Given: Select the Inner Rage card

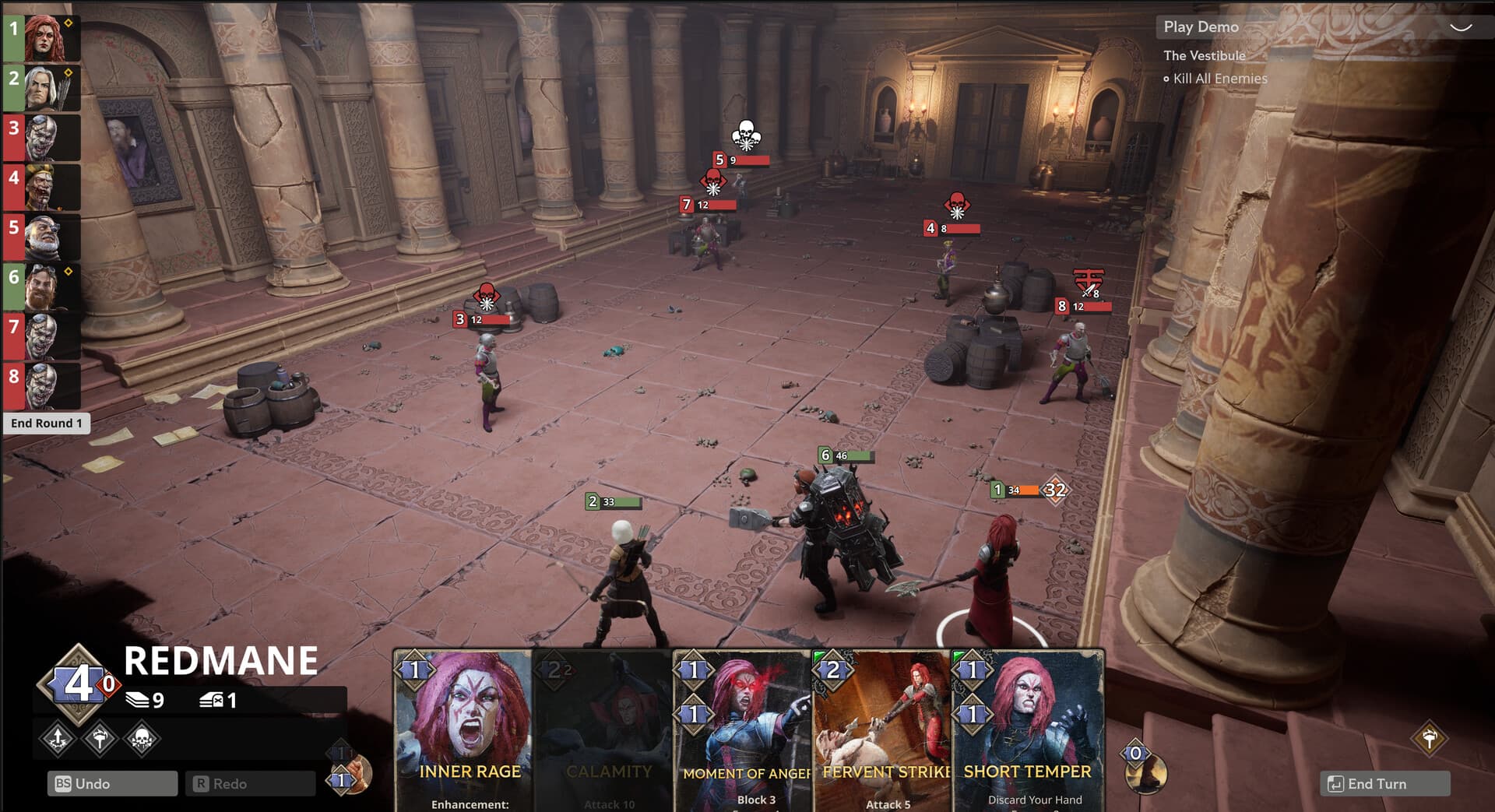Looking at the screenshot, I should [x=465, y=732].
